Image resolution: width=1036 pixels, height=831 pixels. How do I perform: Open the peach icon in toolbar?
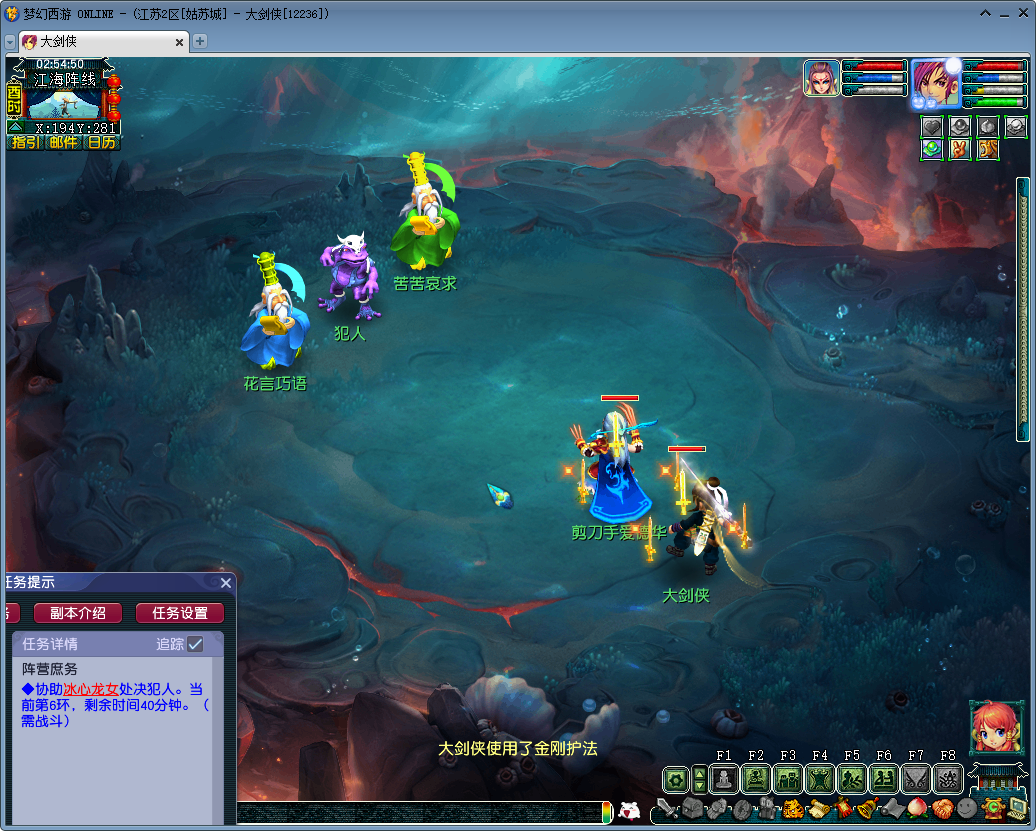[916, 808]
